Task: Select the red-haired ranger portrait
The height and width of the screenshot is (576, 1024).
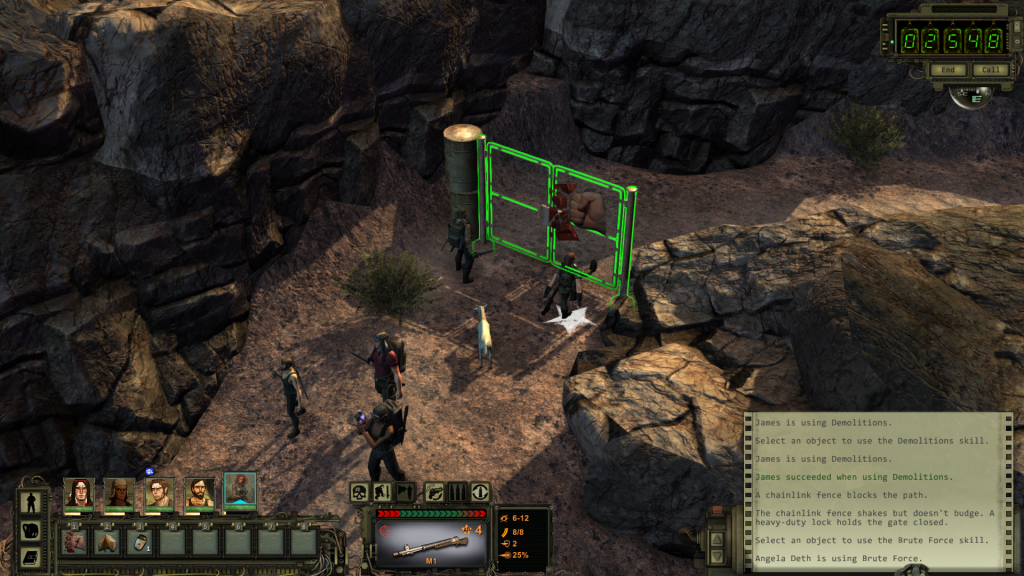Action: [x=240, y=491]
